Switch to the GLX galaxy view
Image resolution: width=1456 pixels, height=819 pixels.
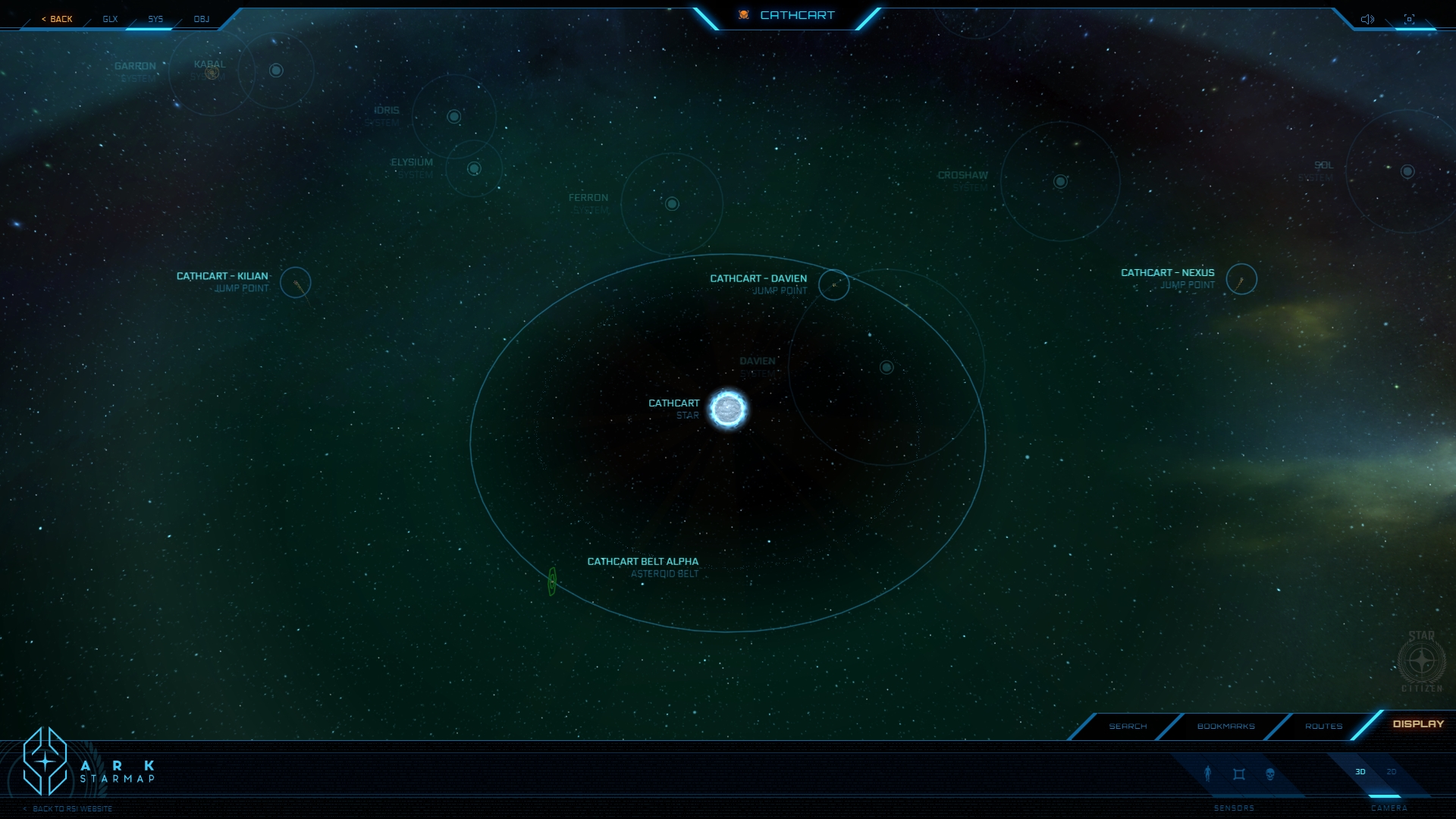[x=110, y=19]
